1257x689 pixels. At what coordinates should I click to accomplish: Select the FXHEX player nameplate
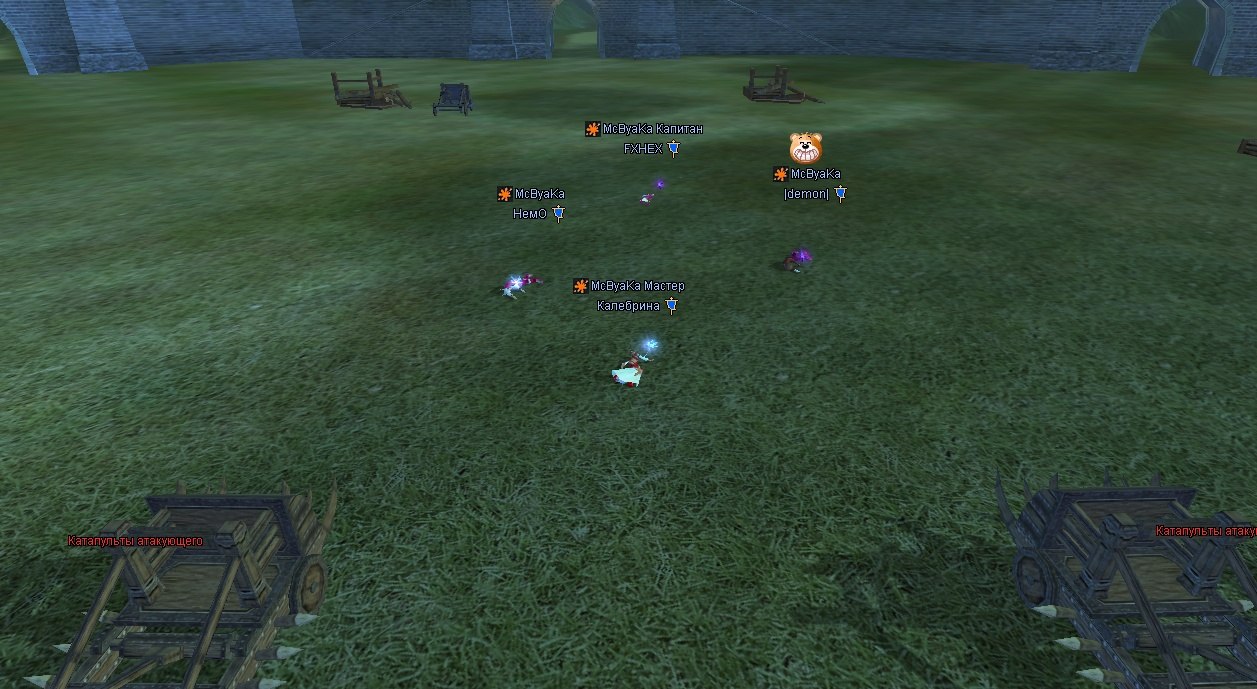pyautogui.click(x=643, y=149)
